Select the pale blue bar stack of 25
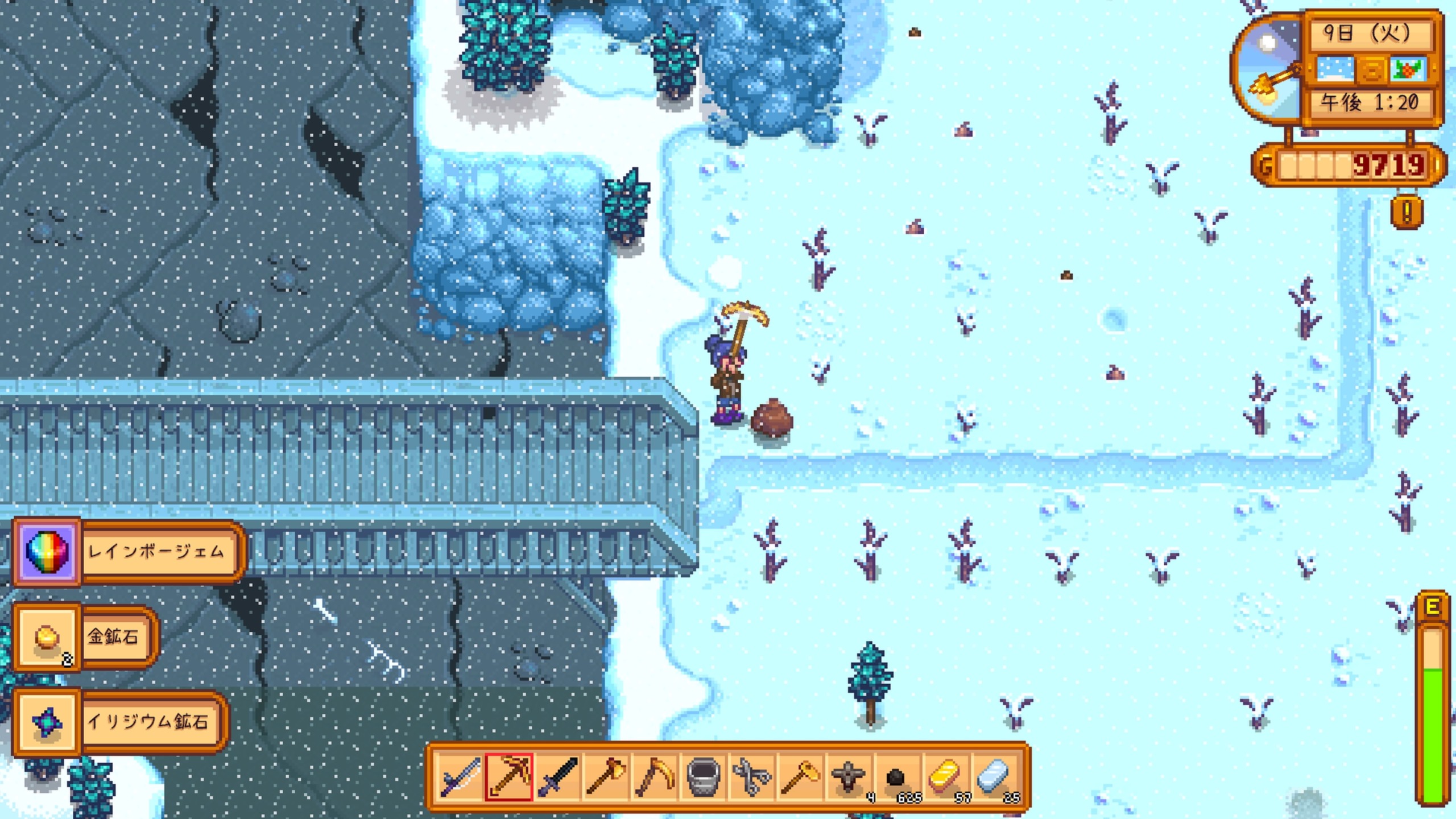1456x819 pixels. (995, 777)
